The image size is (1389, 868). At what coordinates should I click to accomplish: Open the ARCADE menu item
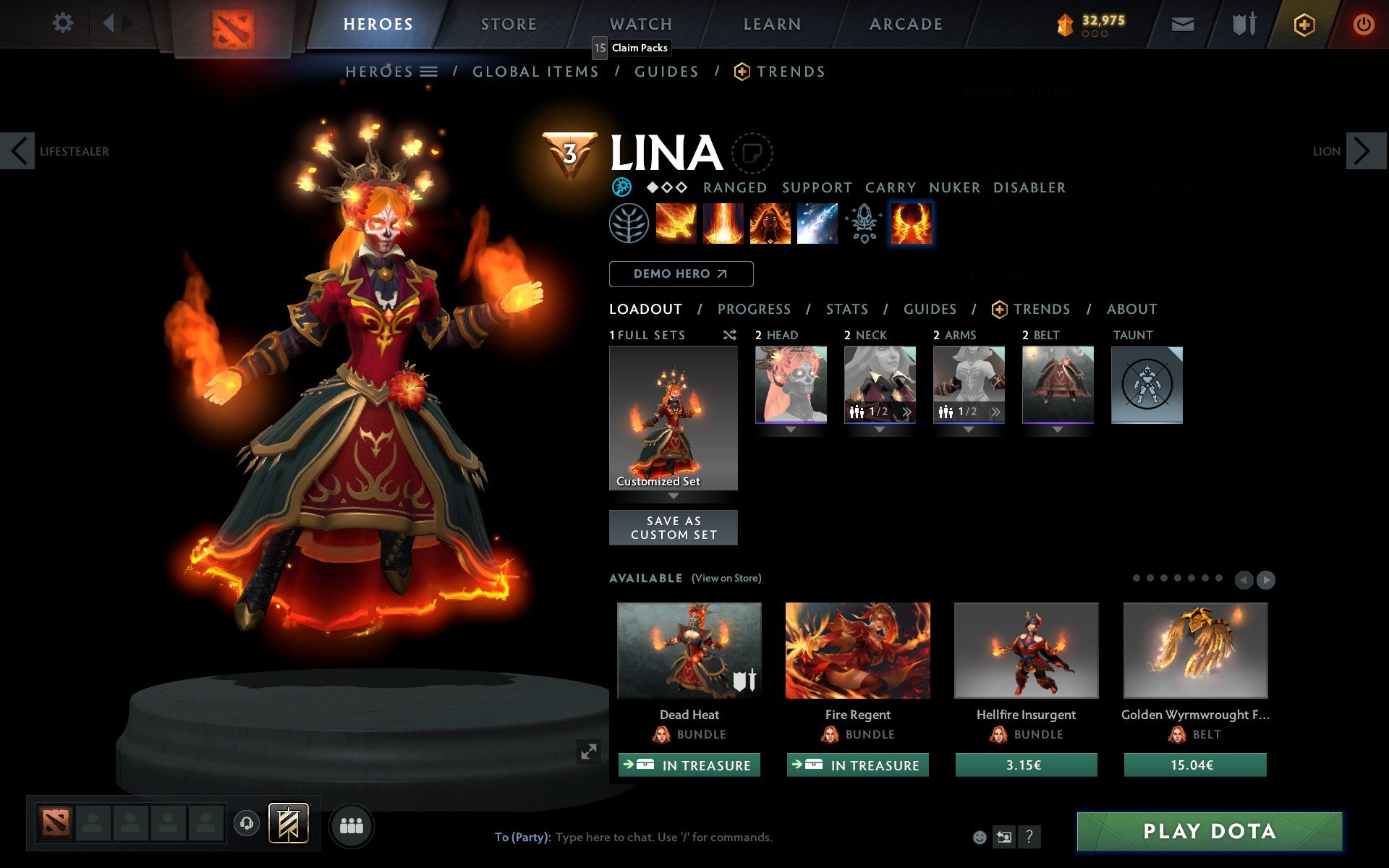[x=905, y=23]
